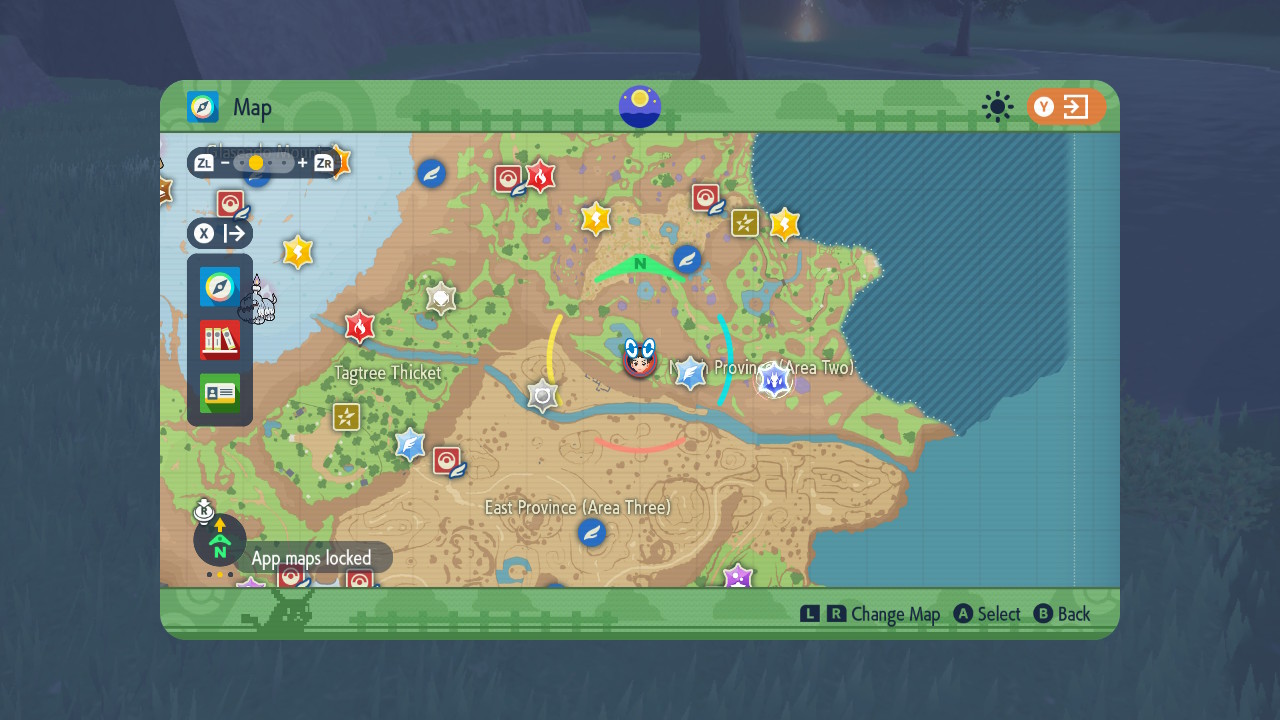1280x720 pixels.
Task: Select the yellow lightning watchtower star near the east coast
Action: [x=784, y=225]
